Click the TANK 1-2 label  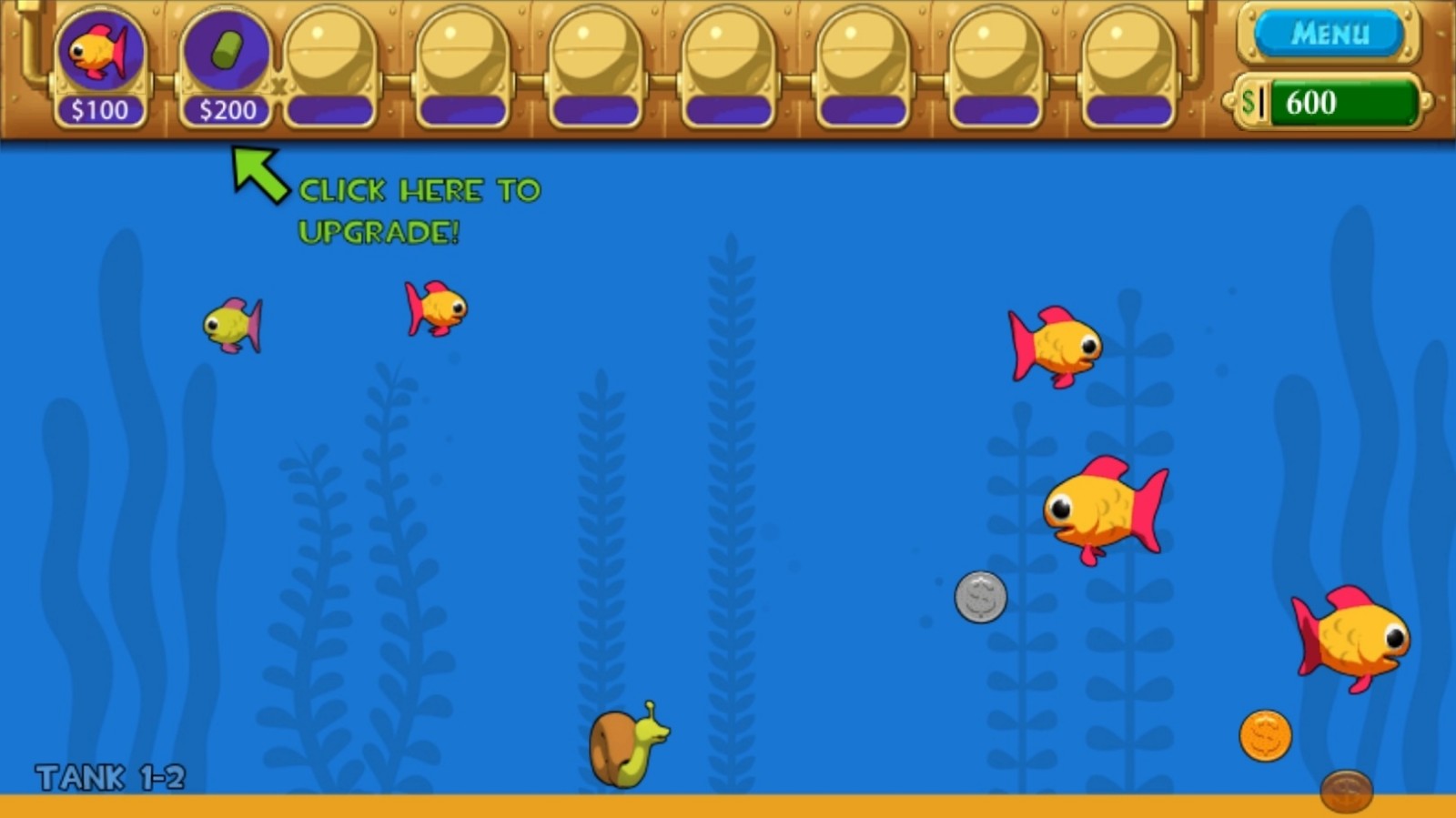pos(109,778)
